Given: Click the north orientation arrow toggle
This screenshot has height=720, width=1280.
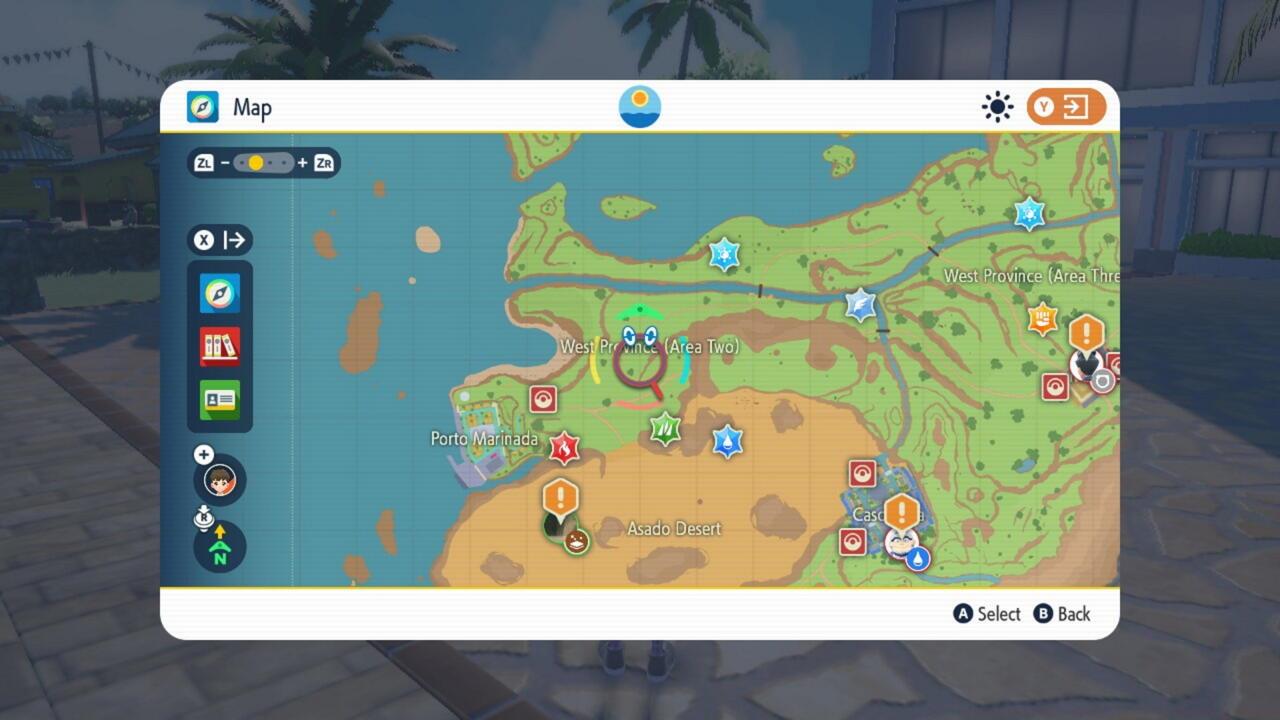Looking at the screenshot, I should [218, 549].
